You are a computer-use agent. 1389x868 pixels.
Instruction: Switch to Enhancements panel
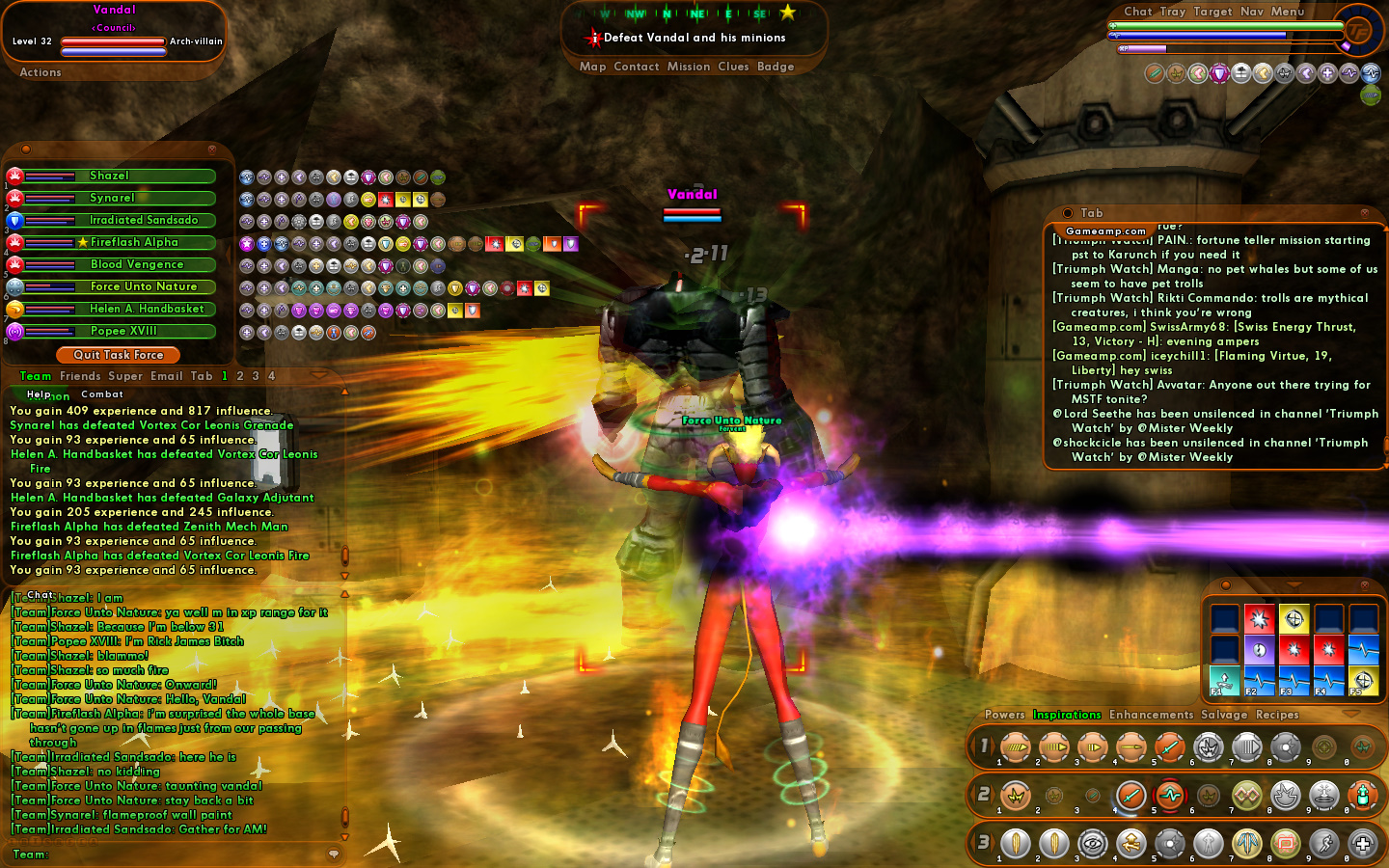pos(1151,715)
